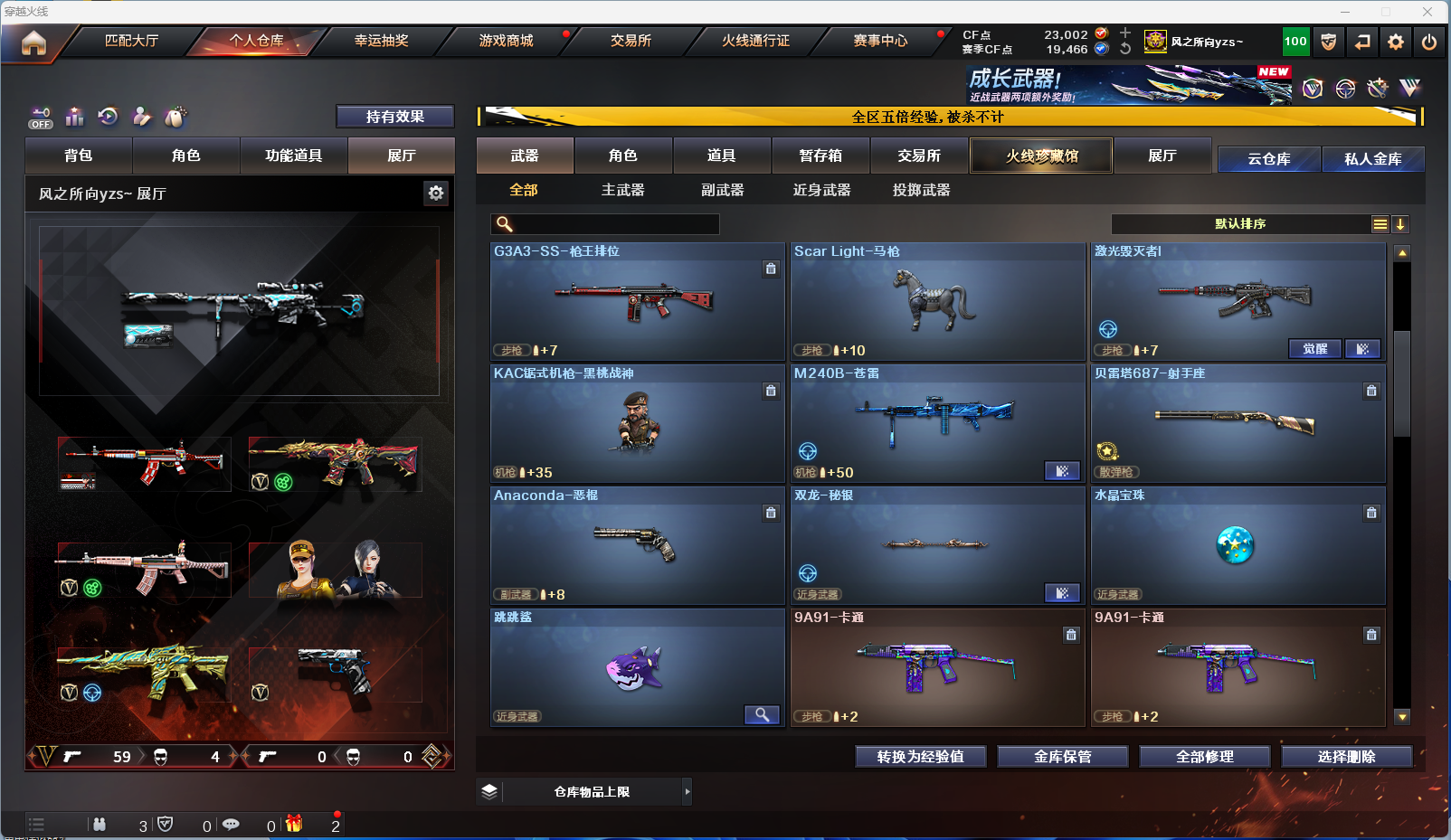Switch to the 背包 backpack tab

(79, 156)
